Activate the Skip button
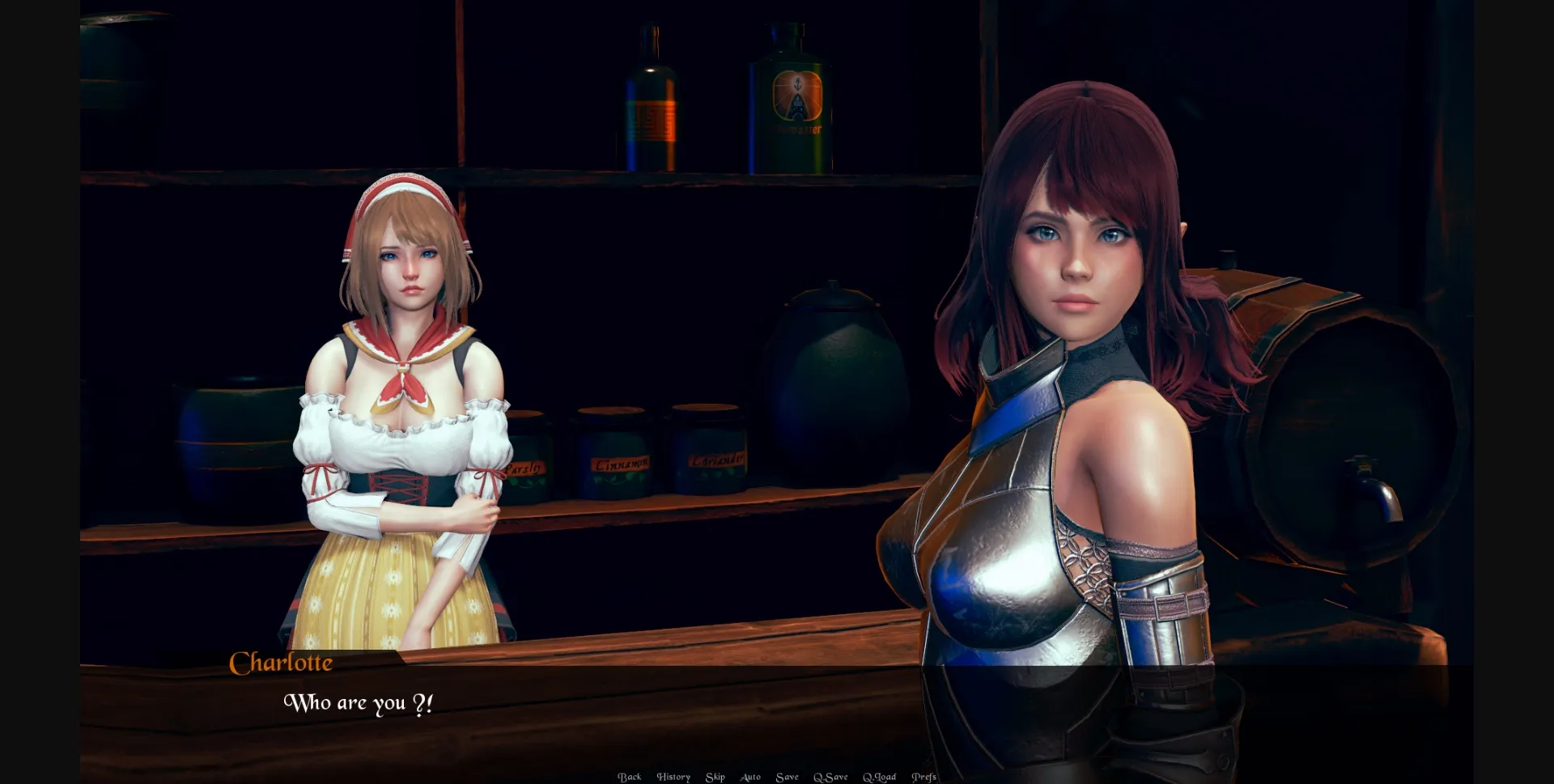The width and height of the screenshot is (1554, 784). tap(715, 777)
